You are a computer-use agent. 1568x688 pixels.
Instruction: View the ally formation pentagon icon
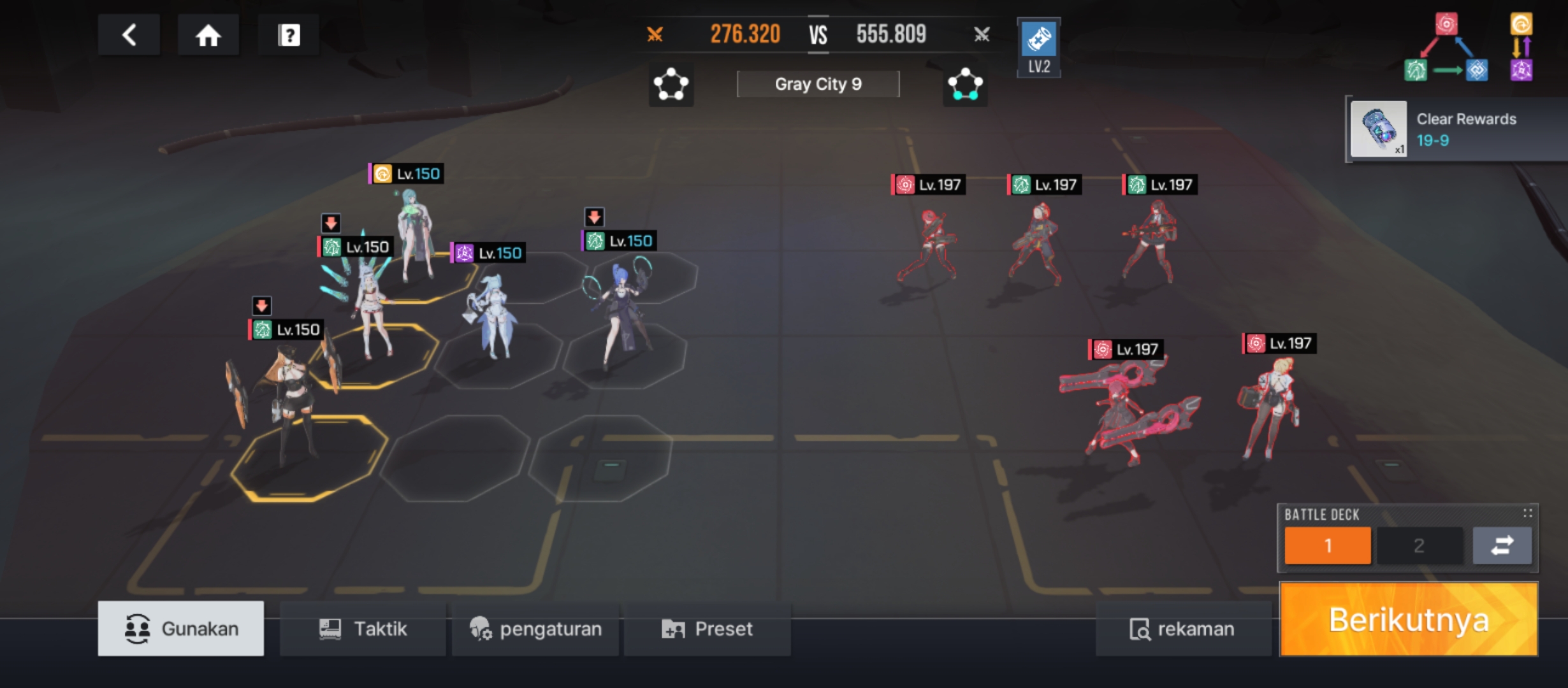(x=671, y=84)
